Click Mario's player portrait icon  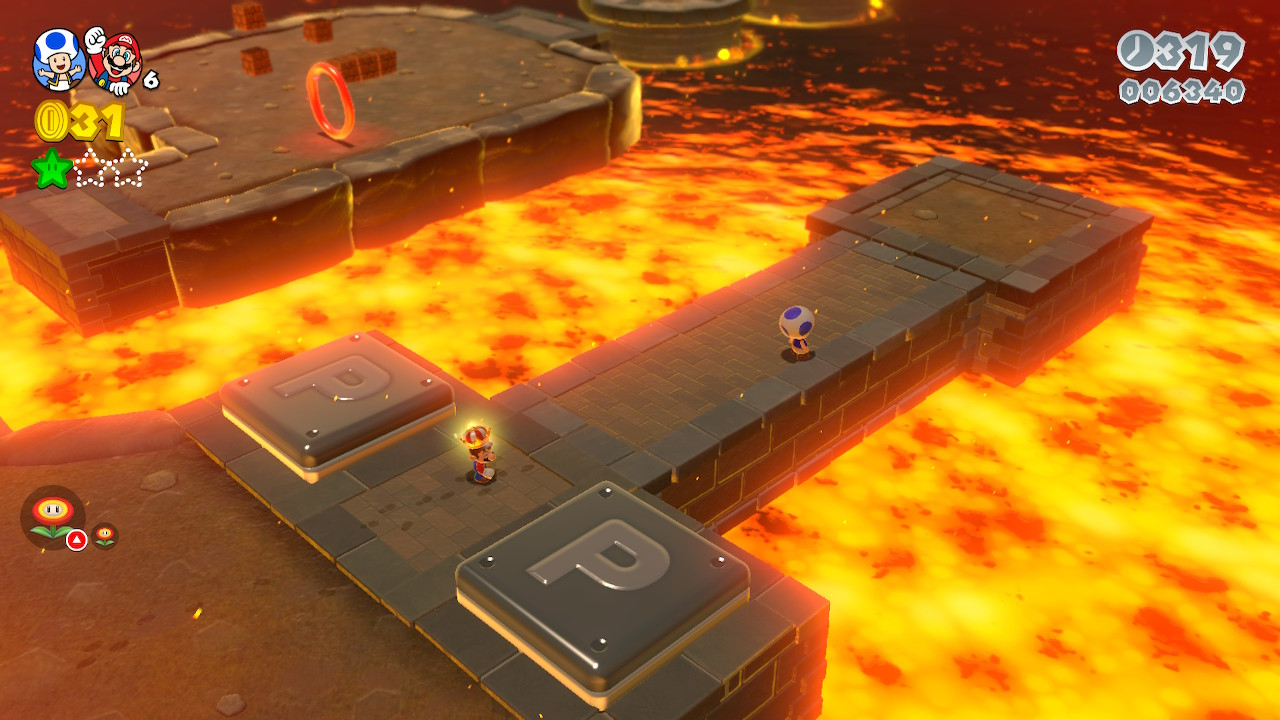[x=115, y=60]
